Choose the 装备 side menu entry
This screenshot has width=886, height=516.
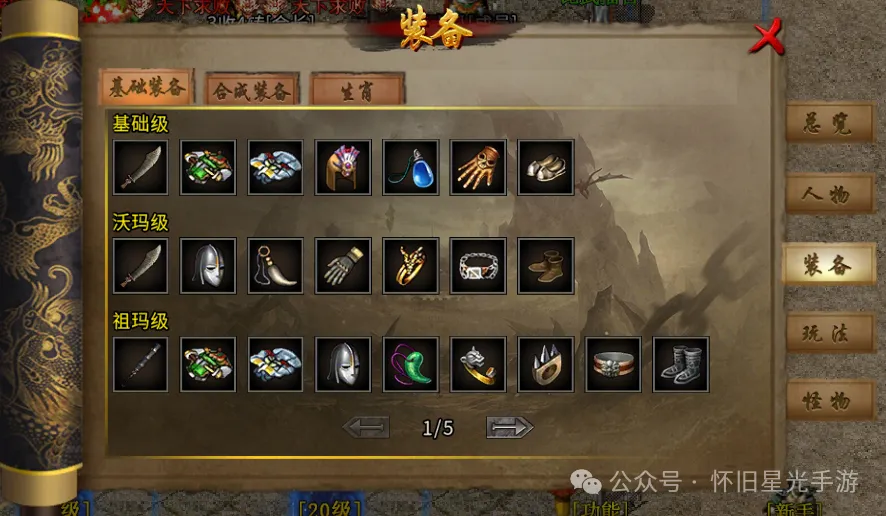tap(828, 264)
